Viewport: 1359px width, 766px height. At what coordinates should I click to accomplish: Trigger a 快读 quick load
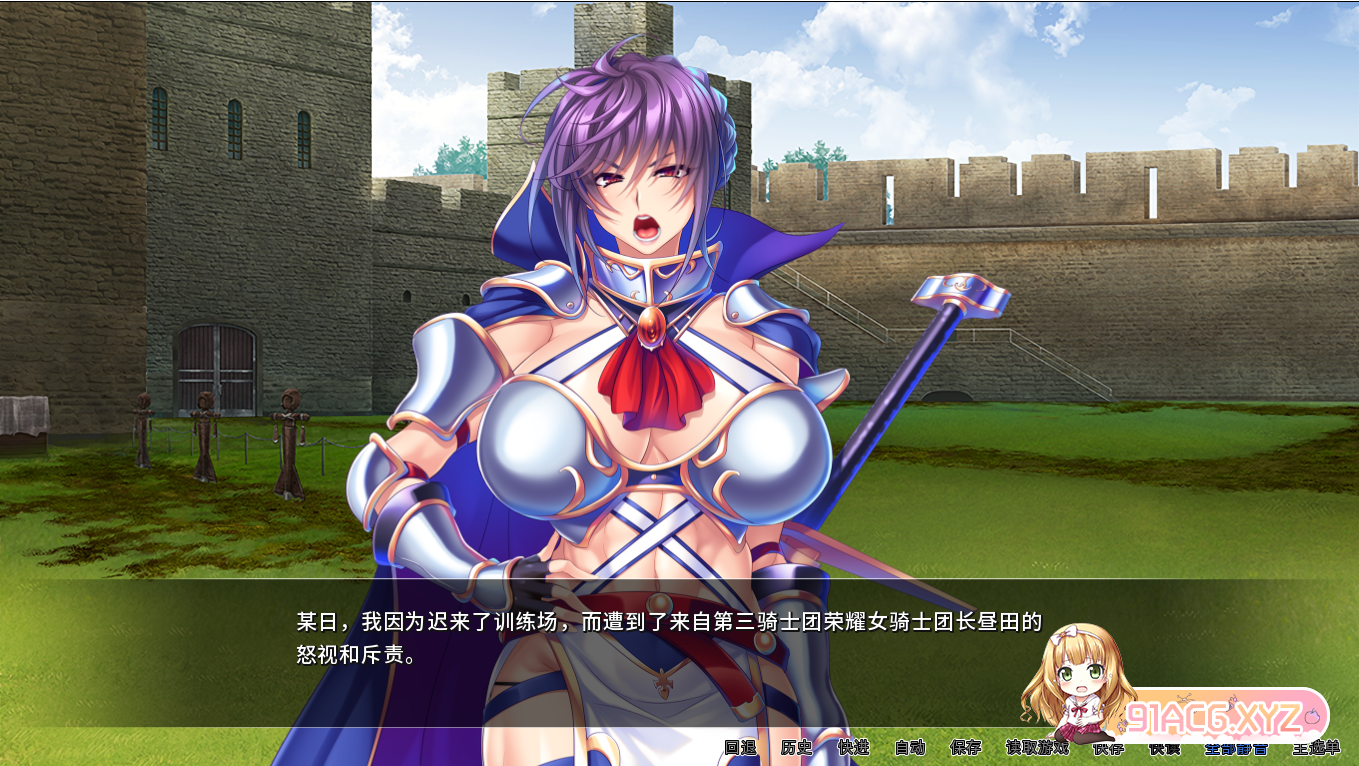[1165, 747]
